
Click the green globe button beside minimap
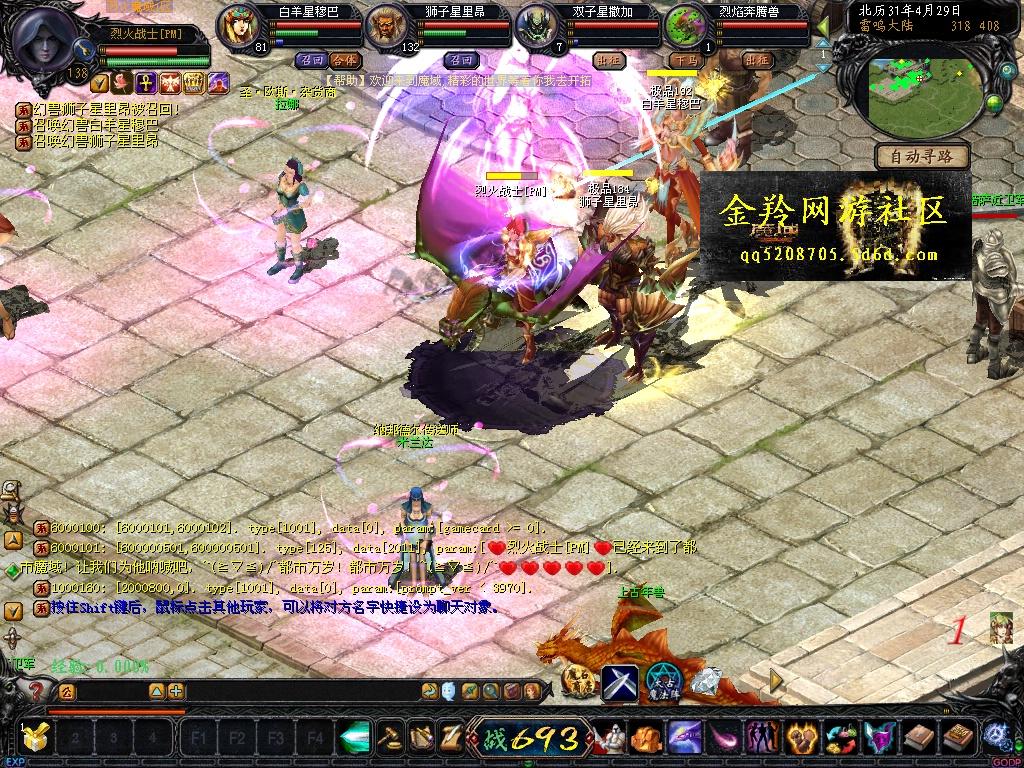coord(994,103)
